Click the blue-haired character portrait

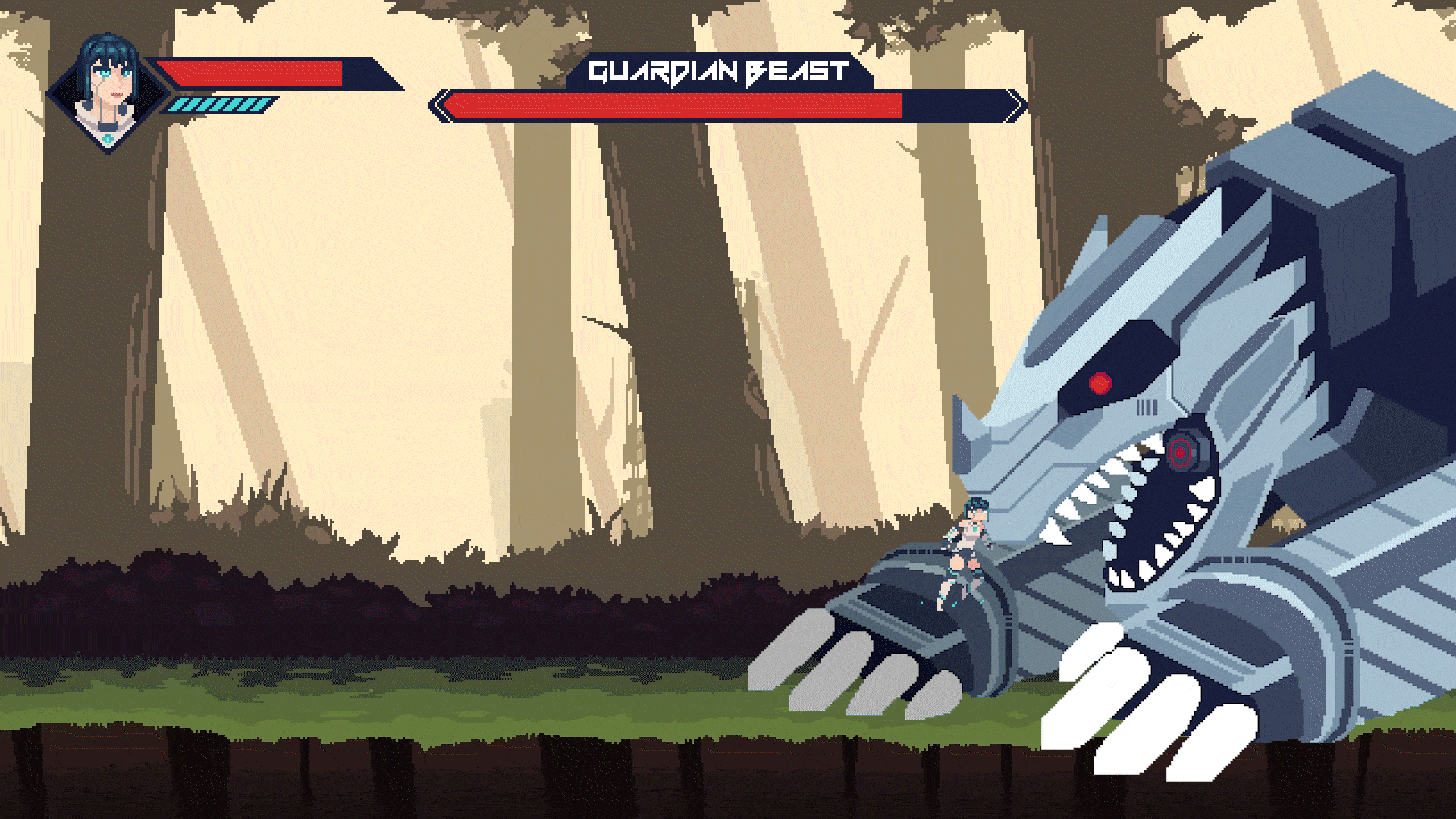pos(108,91)
